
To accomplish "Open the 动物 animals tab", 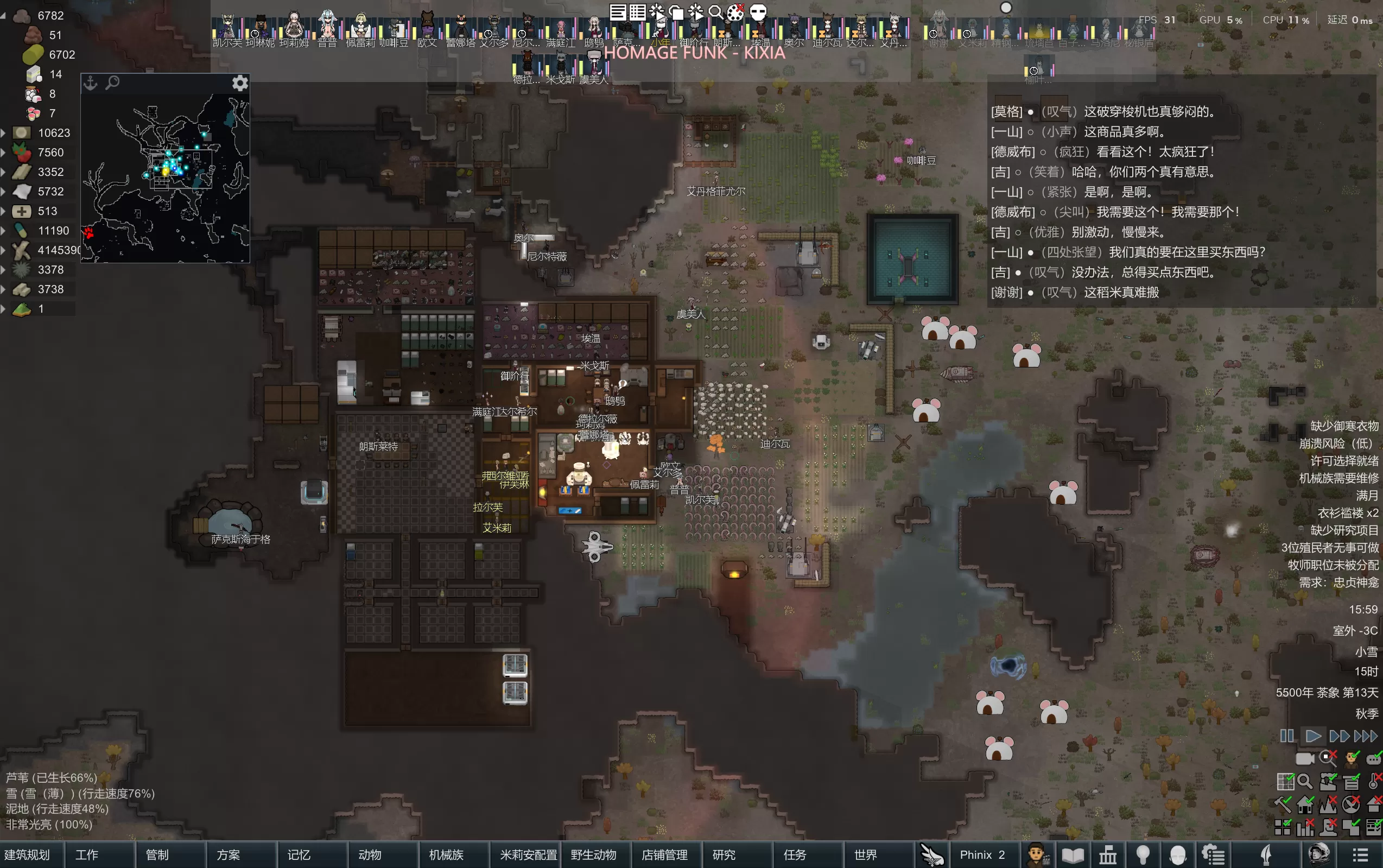I will (x=370, y=855).
